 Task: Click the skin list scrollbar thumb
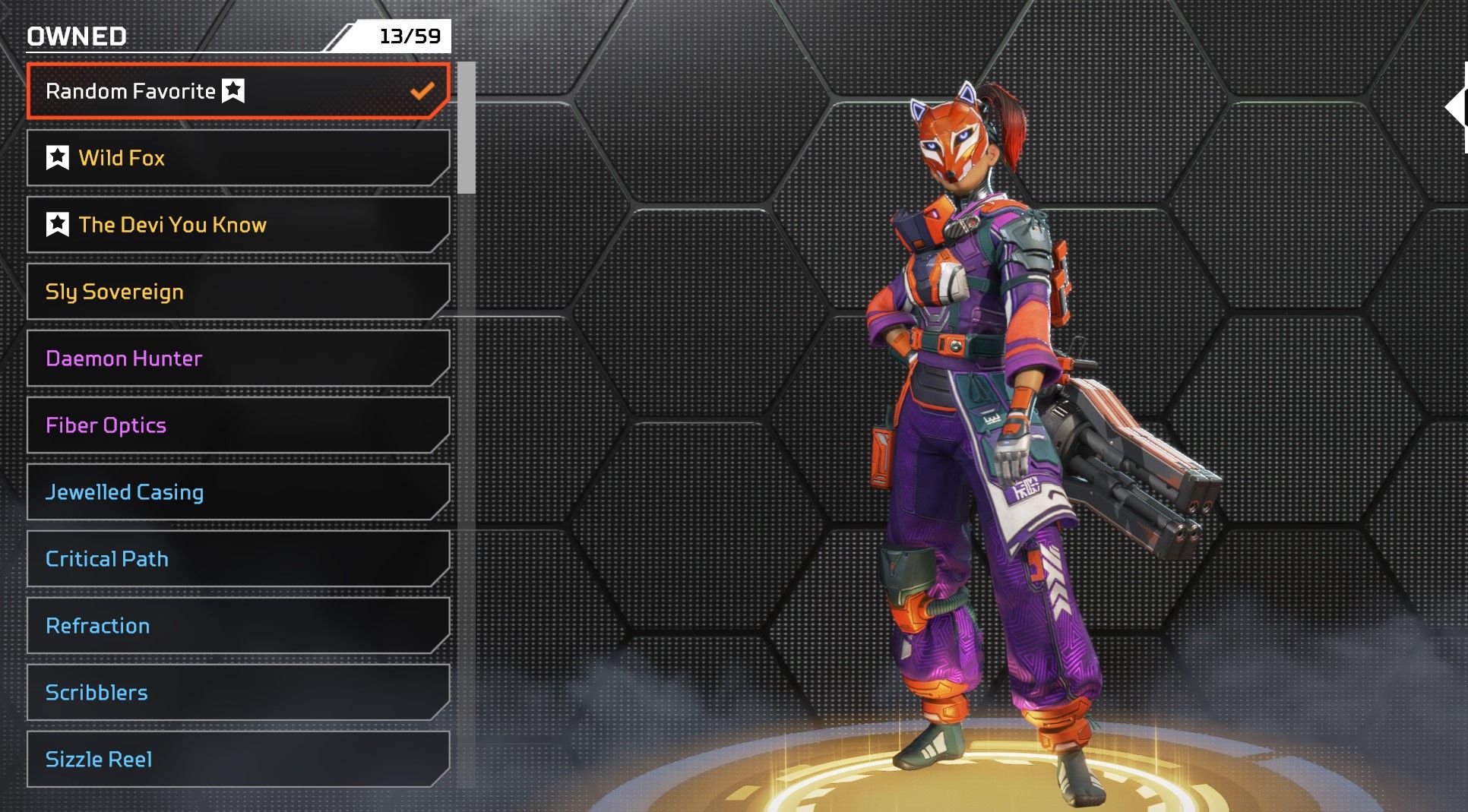point(467,128)
